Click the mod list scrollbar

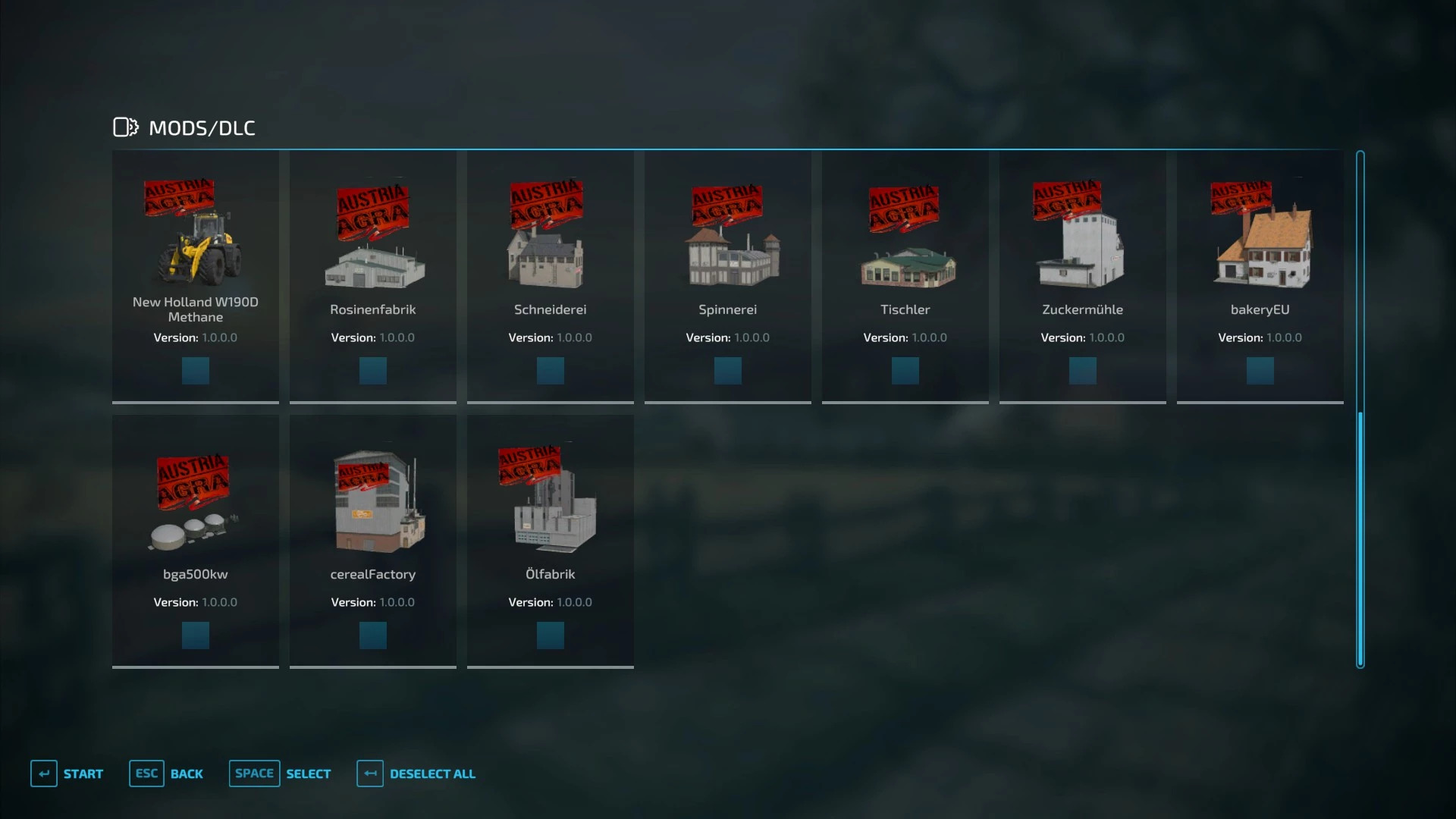click(x=1360, y=538)
